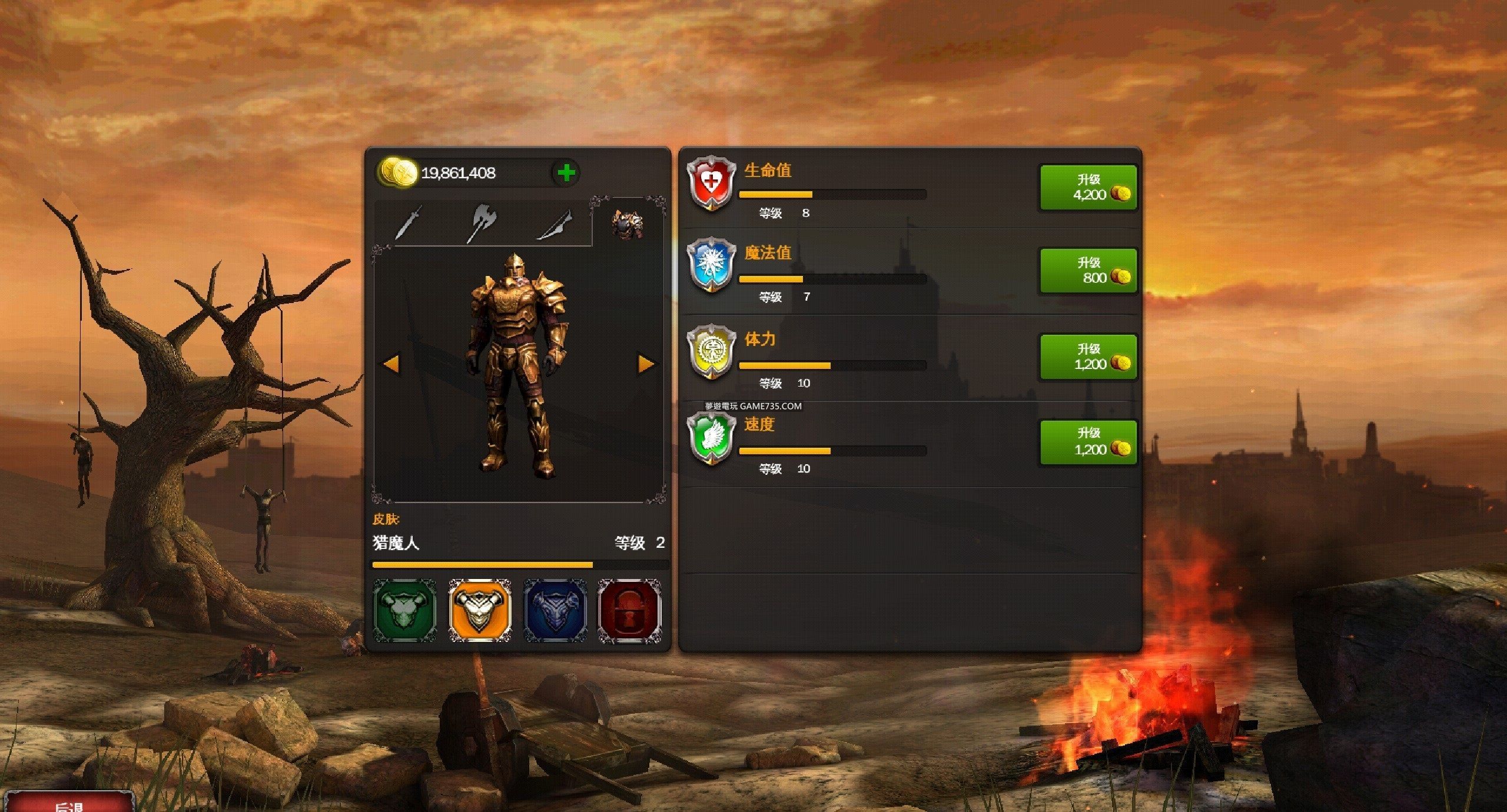Show the armor skin tab
The height and width of the screenshot is (812, 1507).
pos(626,223)
